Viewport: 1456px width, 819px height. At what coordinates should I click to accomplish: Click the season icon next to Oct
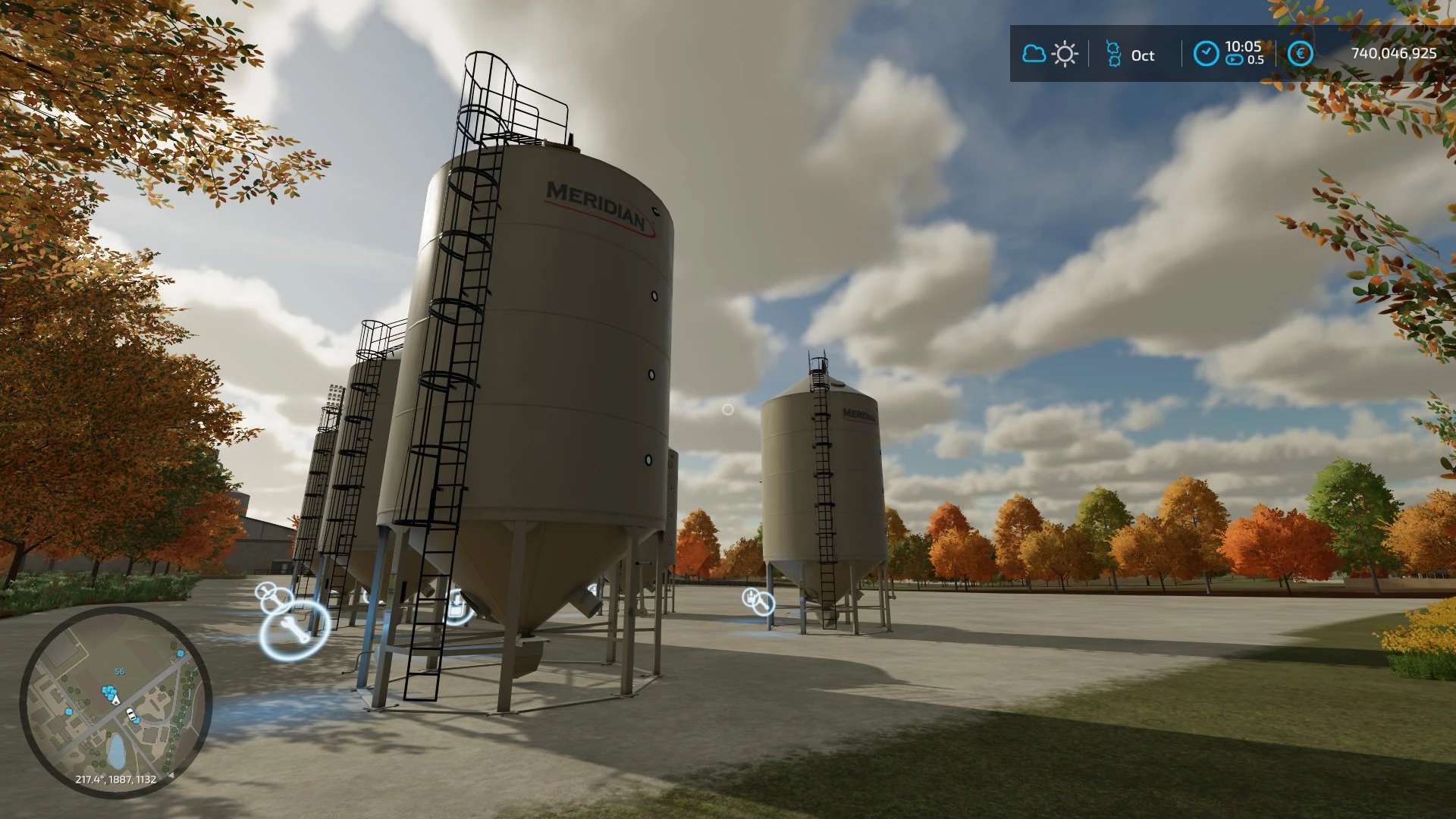click(1113, 55)
